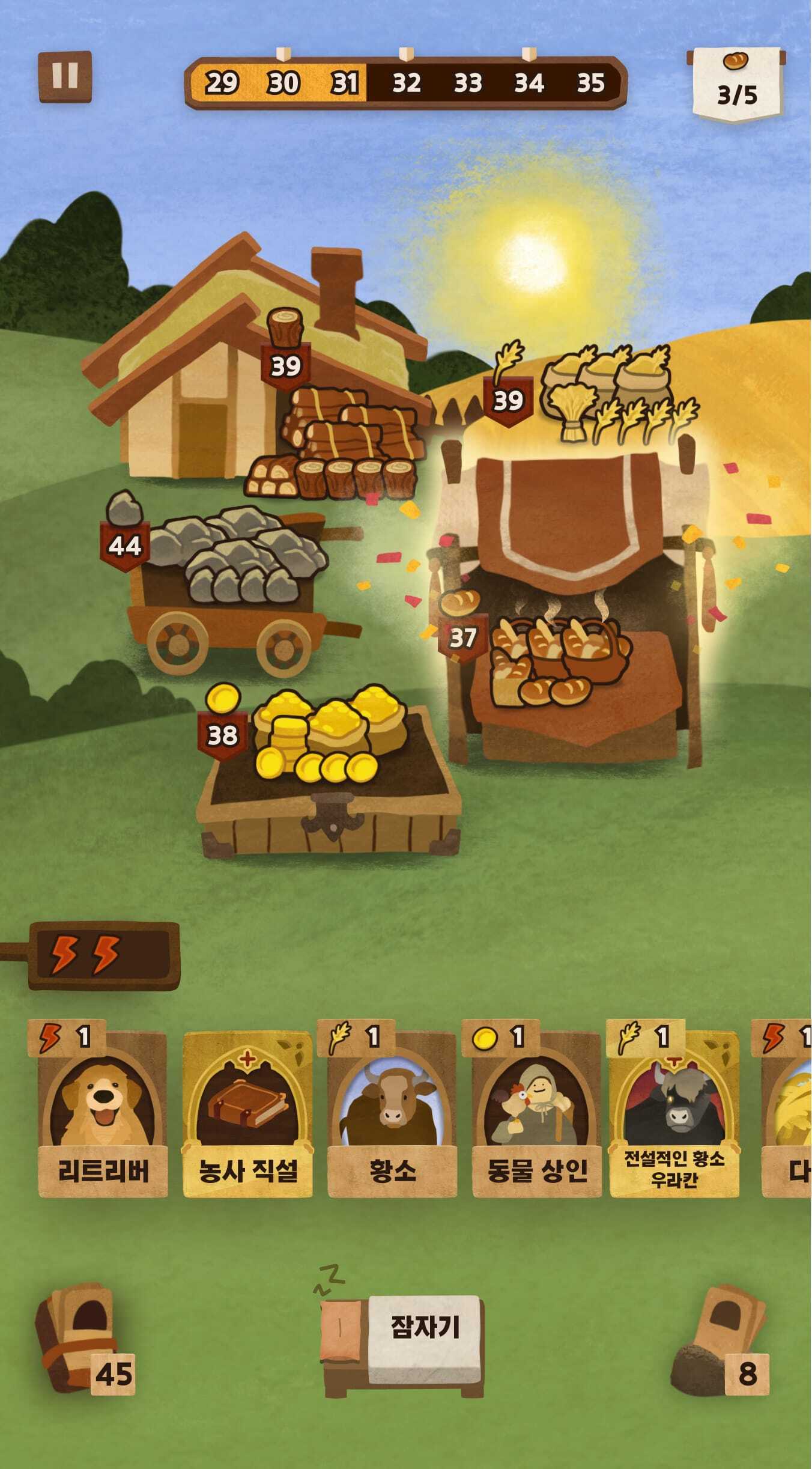
Task: Open the bread goal 3/5 note
Action: pyautogui.click(x=737, y=84)
